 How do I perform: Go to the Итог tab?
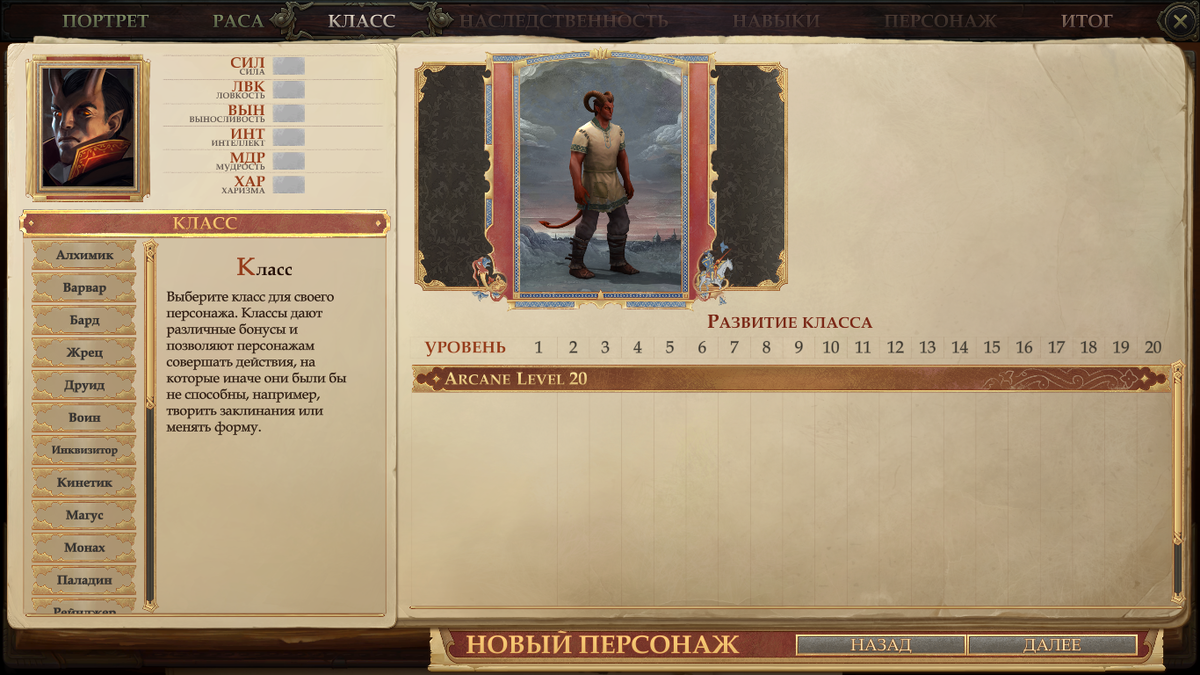pyautogui.click(x=1087, y=20)
